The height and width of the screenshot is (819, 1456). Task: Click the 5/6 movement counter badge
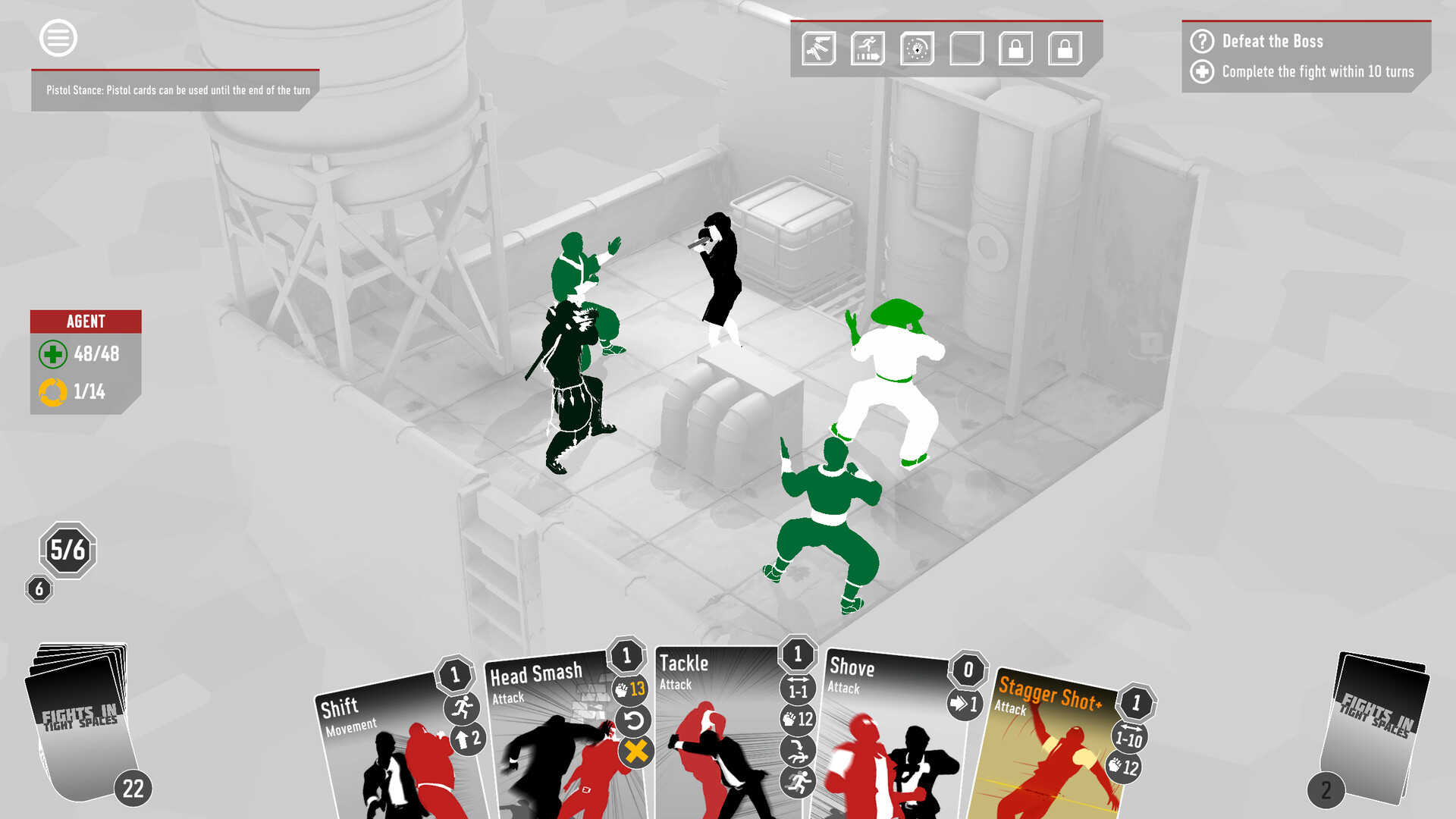[x=67, y=551]
